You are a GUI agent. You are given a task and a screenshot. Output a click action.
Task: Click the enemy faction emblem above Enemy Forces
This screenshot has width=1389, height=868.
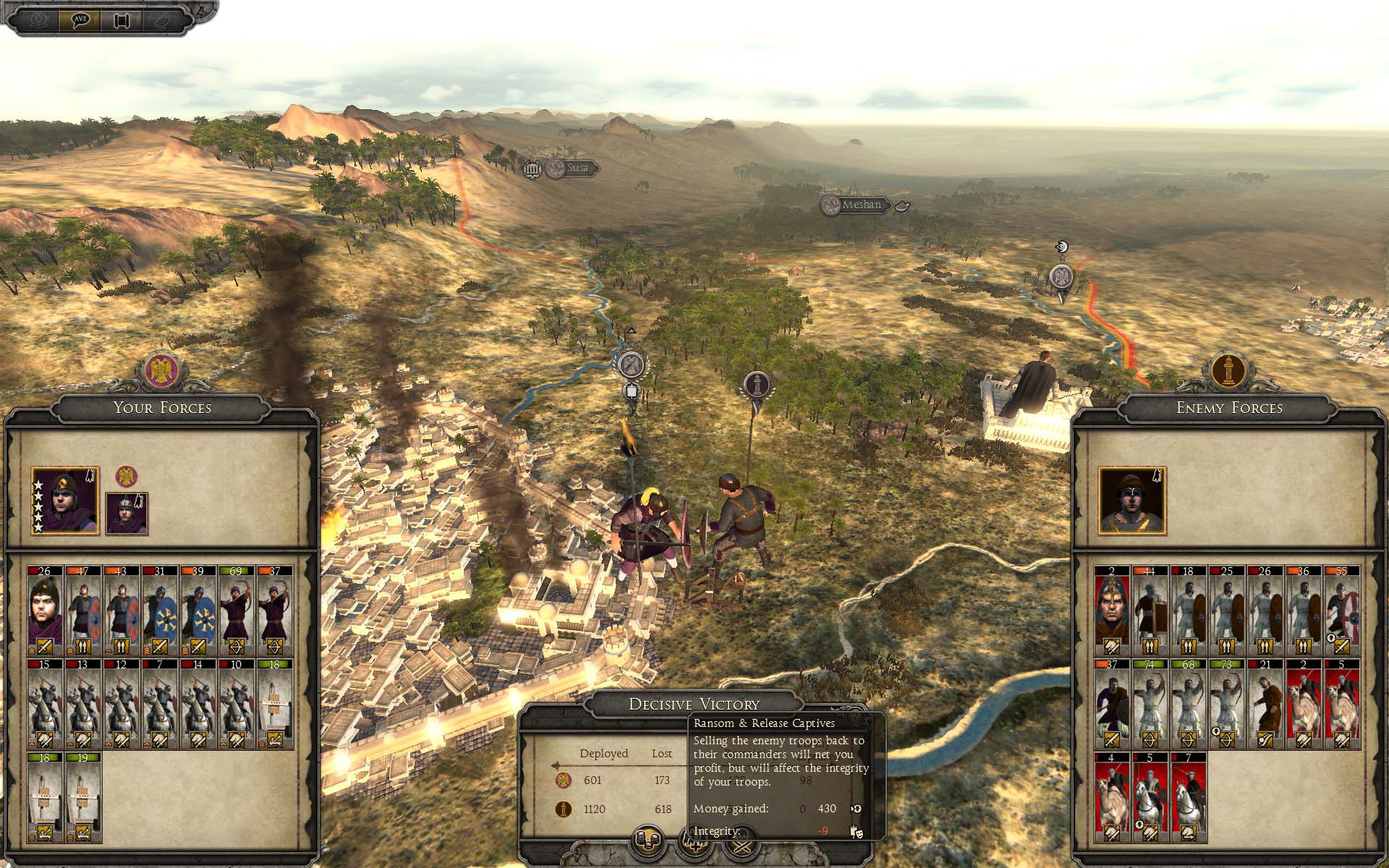click(1228, 370)
